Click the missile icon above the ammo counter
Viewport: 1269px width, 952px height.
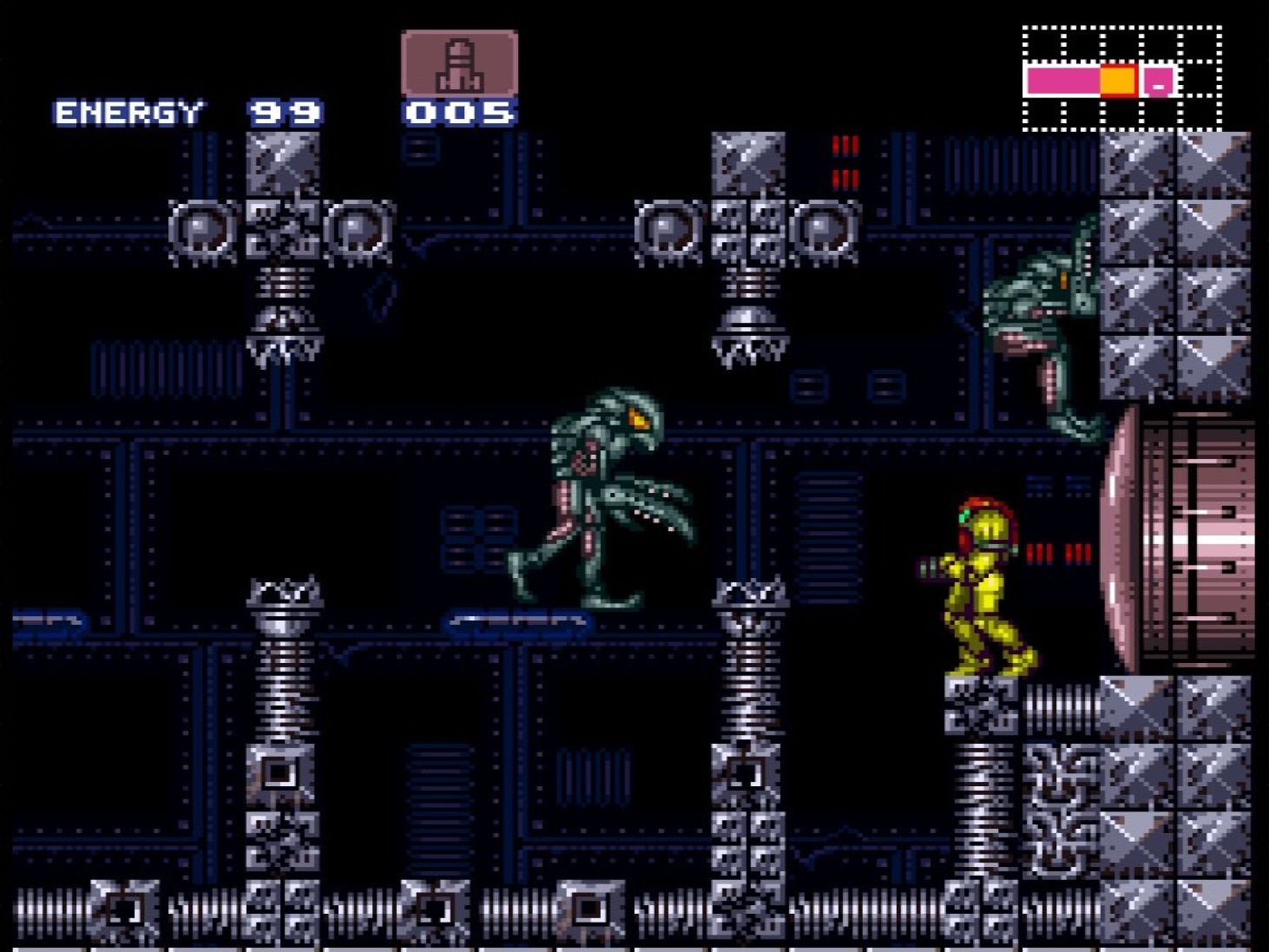click(x=458, y=62)
